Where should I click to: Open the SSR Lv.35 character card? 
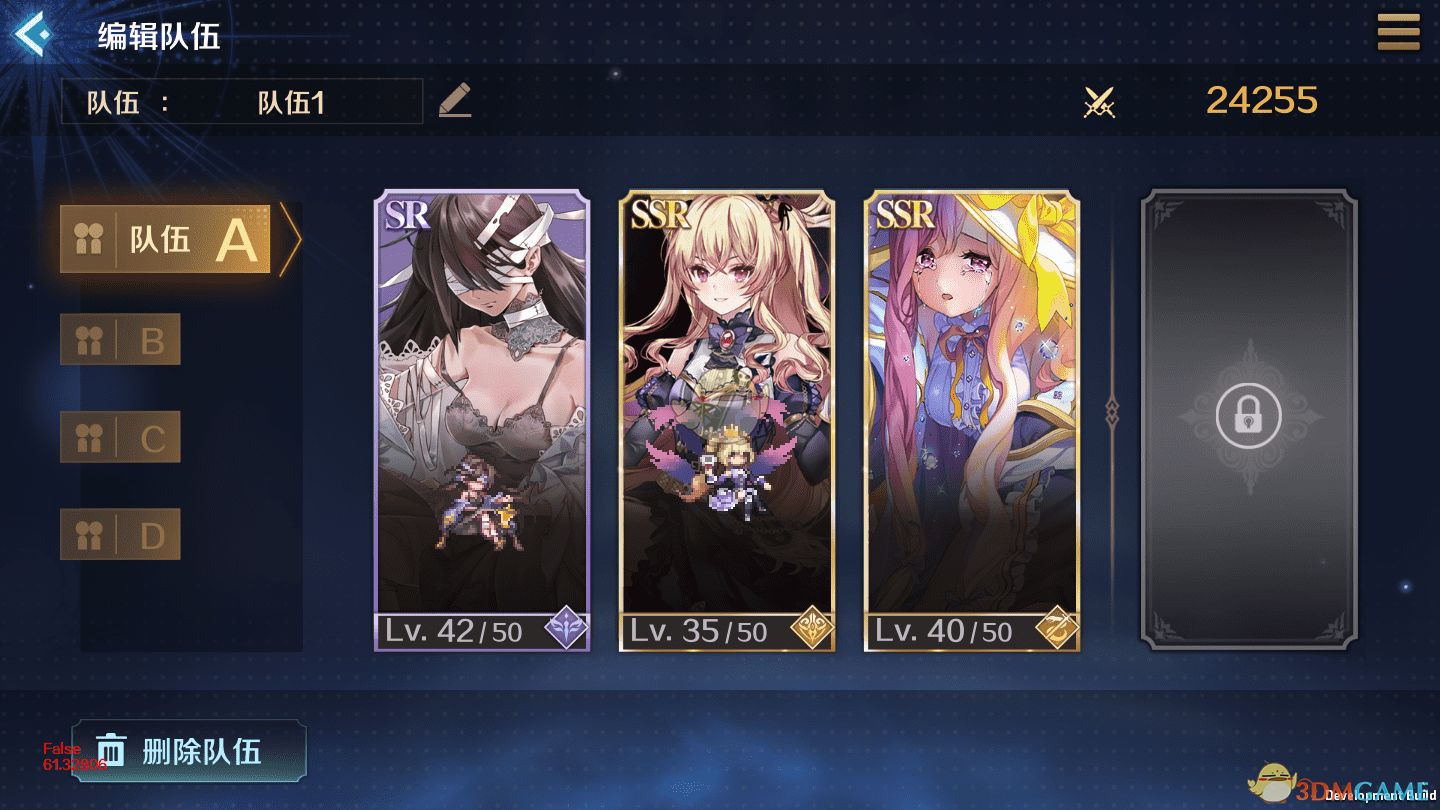[727, 420]
